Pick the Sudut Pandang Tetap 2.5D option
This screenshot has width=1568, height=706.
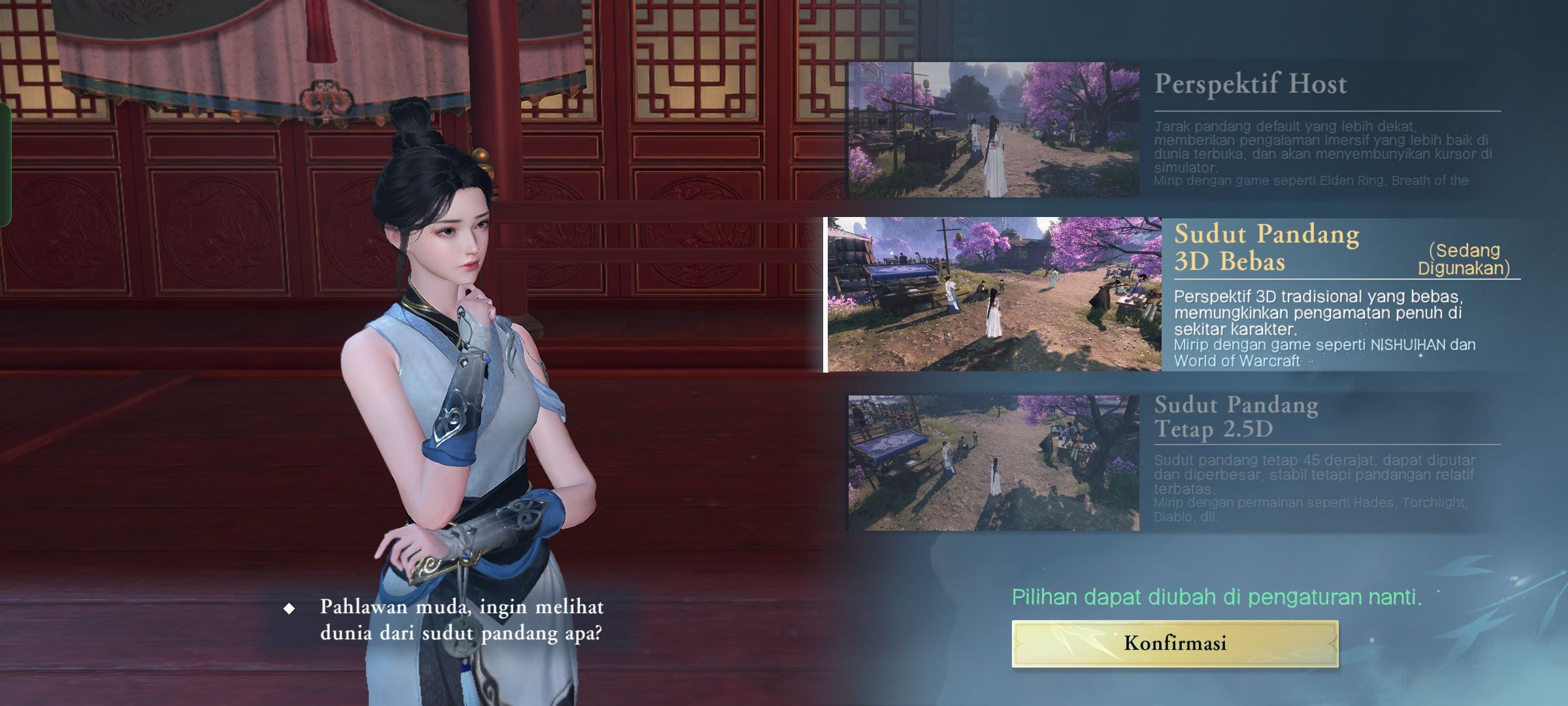[x=1236, y=417]
